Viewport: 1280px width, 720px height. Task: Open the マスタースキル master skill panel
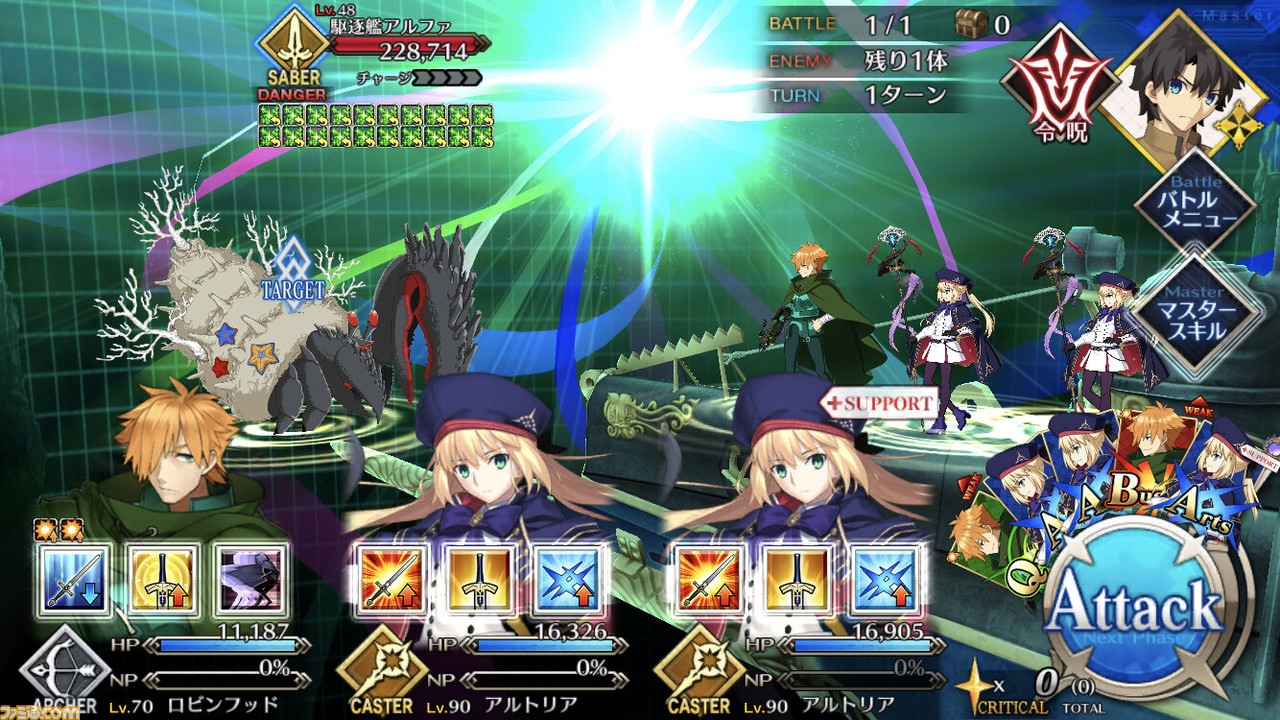pos(1194,311)
